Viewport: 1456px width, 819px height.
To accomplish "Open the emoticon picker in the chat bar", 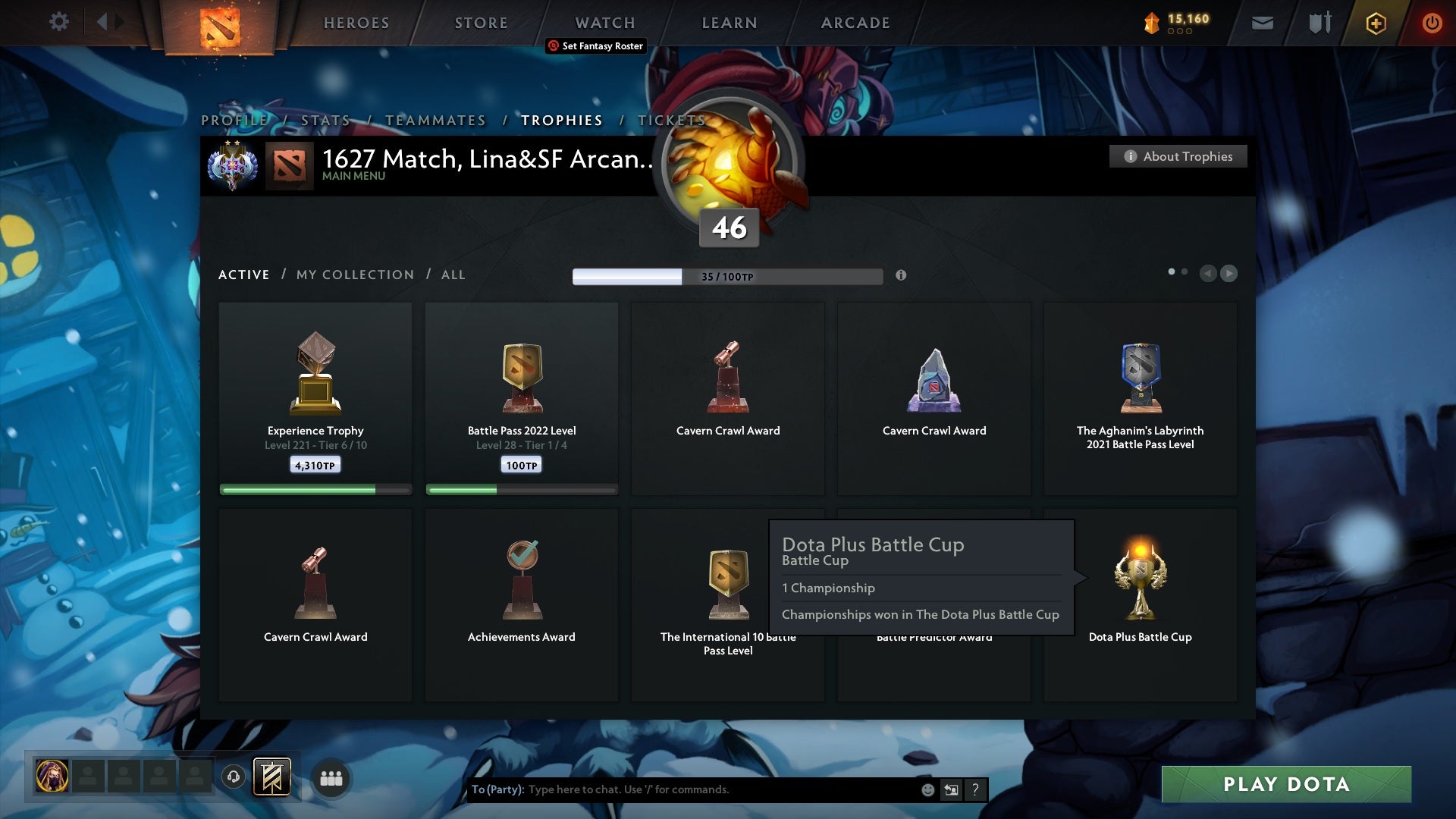I will pos(928,789).
